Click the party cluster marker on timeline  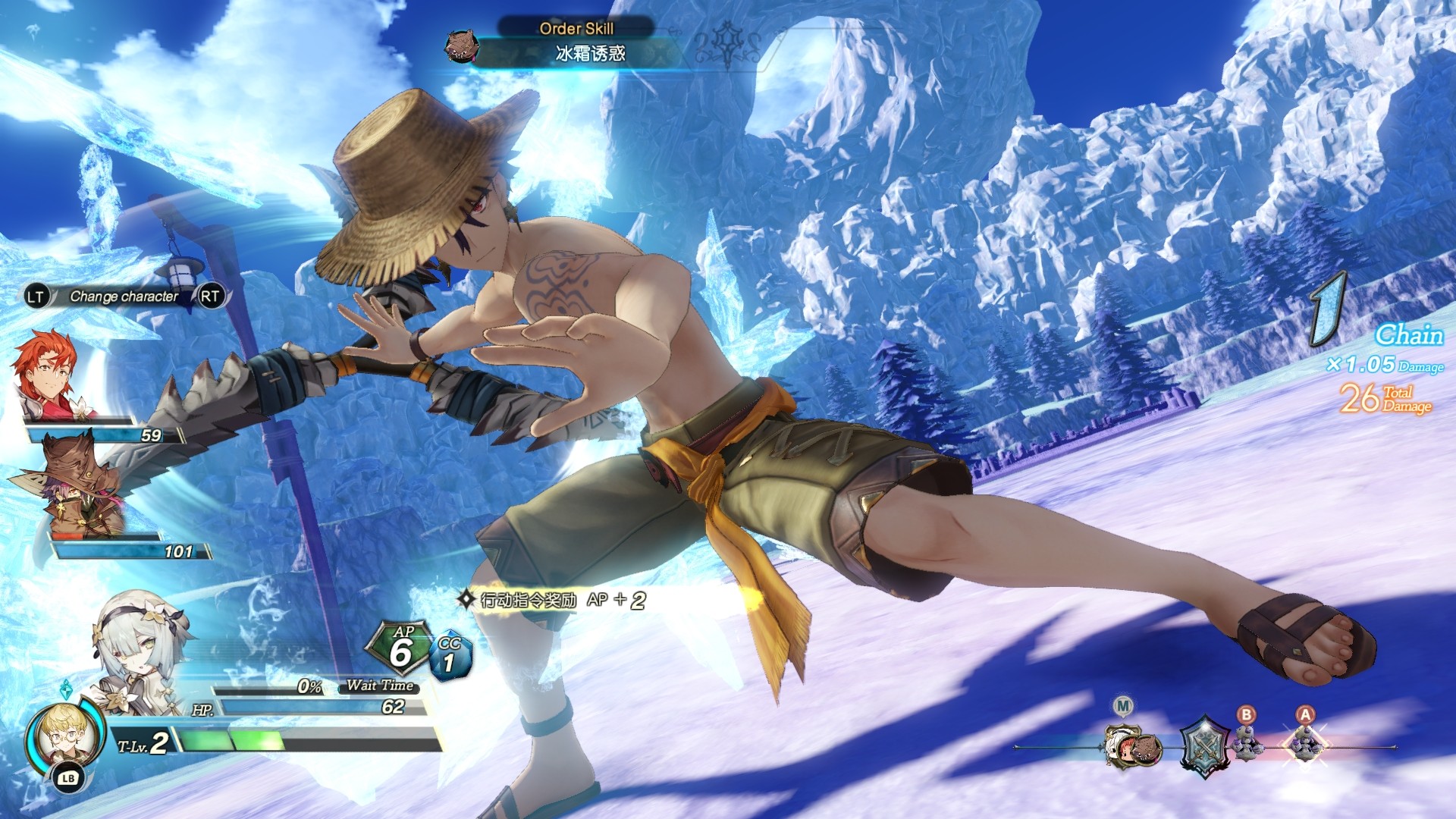pyautogui.click(x=1133, y=746)
